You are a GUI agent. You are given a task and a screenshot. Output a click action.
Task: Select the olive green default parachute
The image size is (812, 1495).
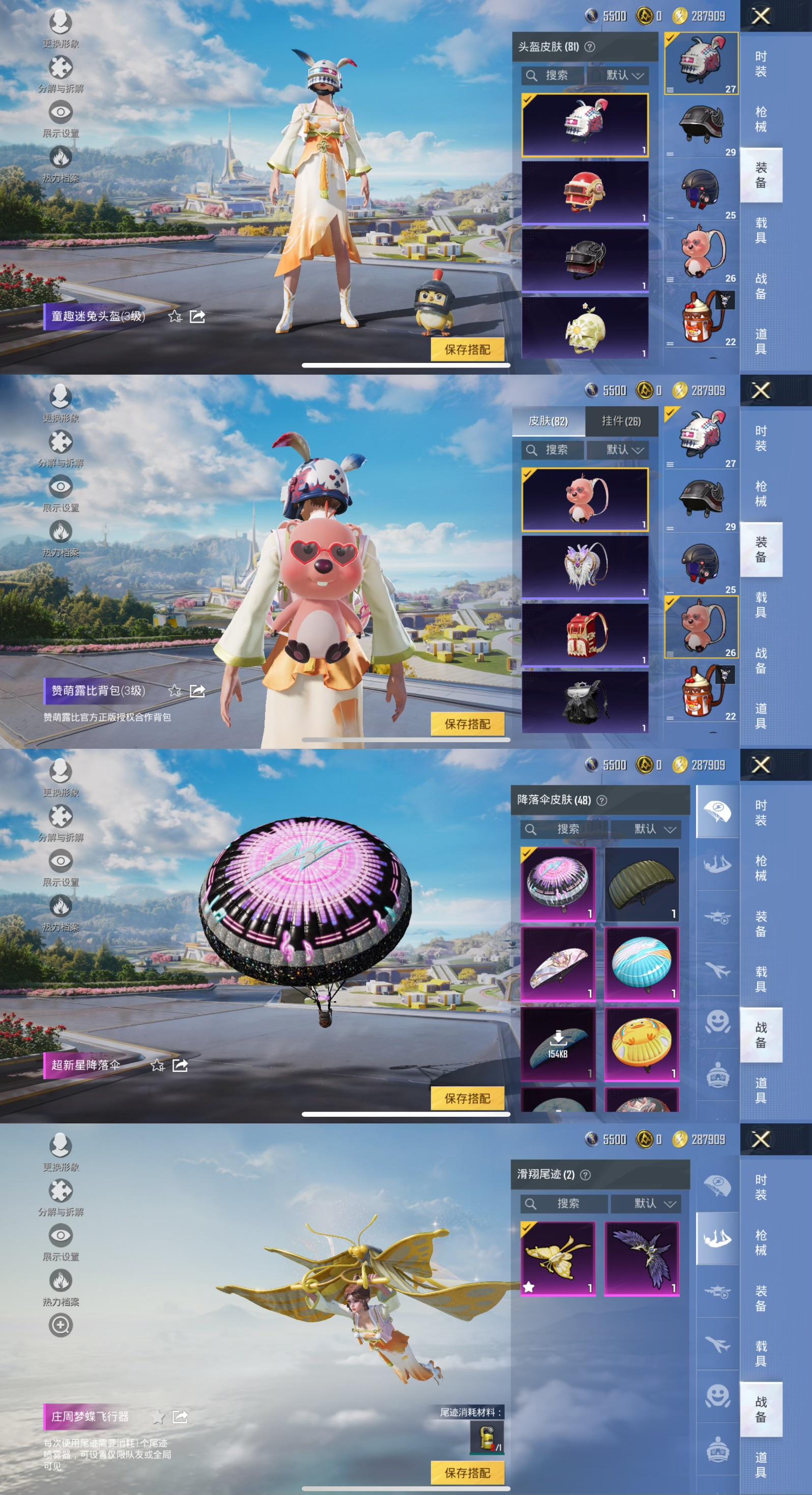[642, 884]
